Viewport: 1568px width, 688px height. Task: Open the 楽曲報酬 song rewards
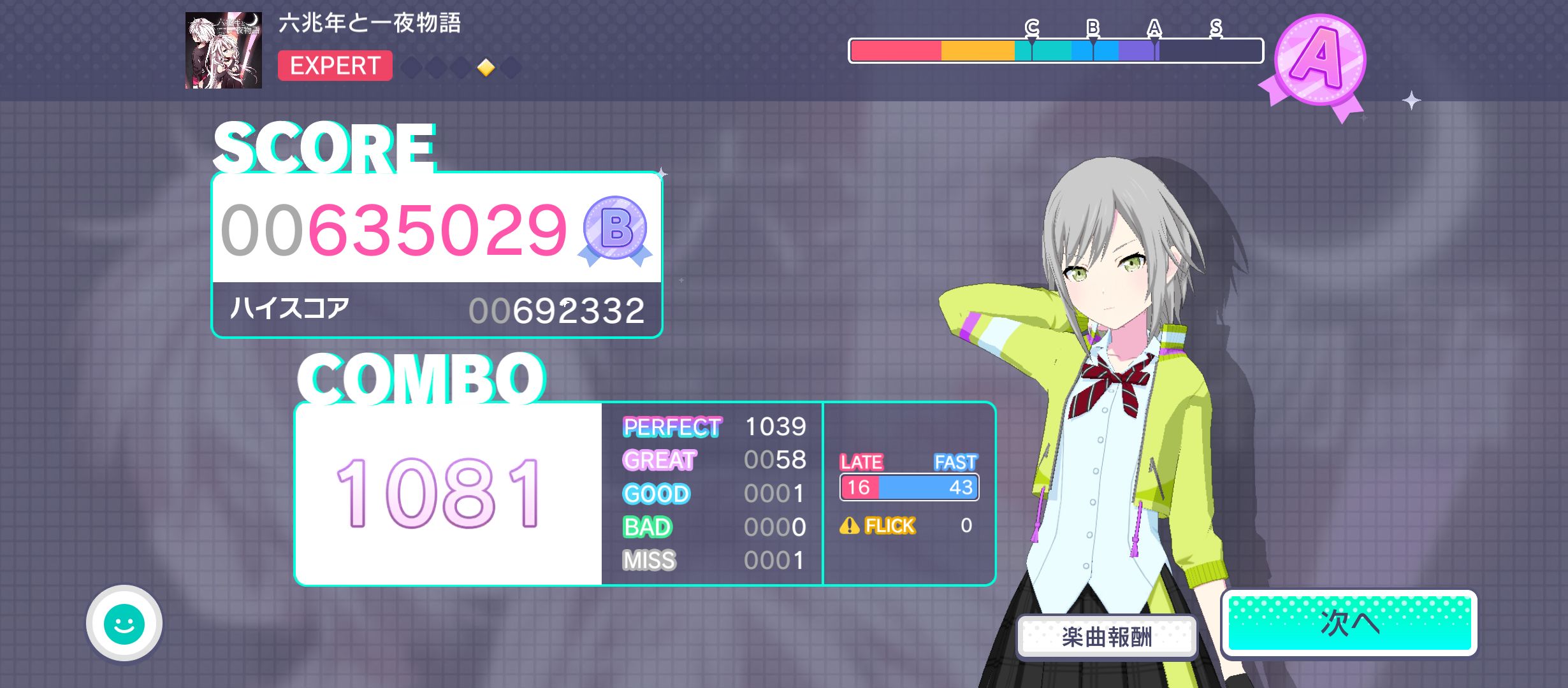tap(1107, 636)
